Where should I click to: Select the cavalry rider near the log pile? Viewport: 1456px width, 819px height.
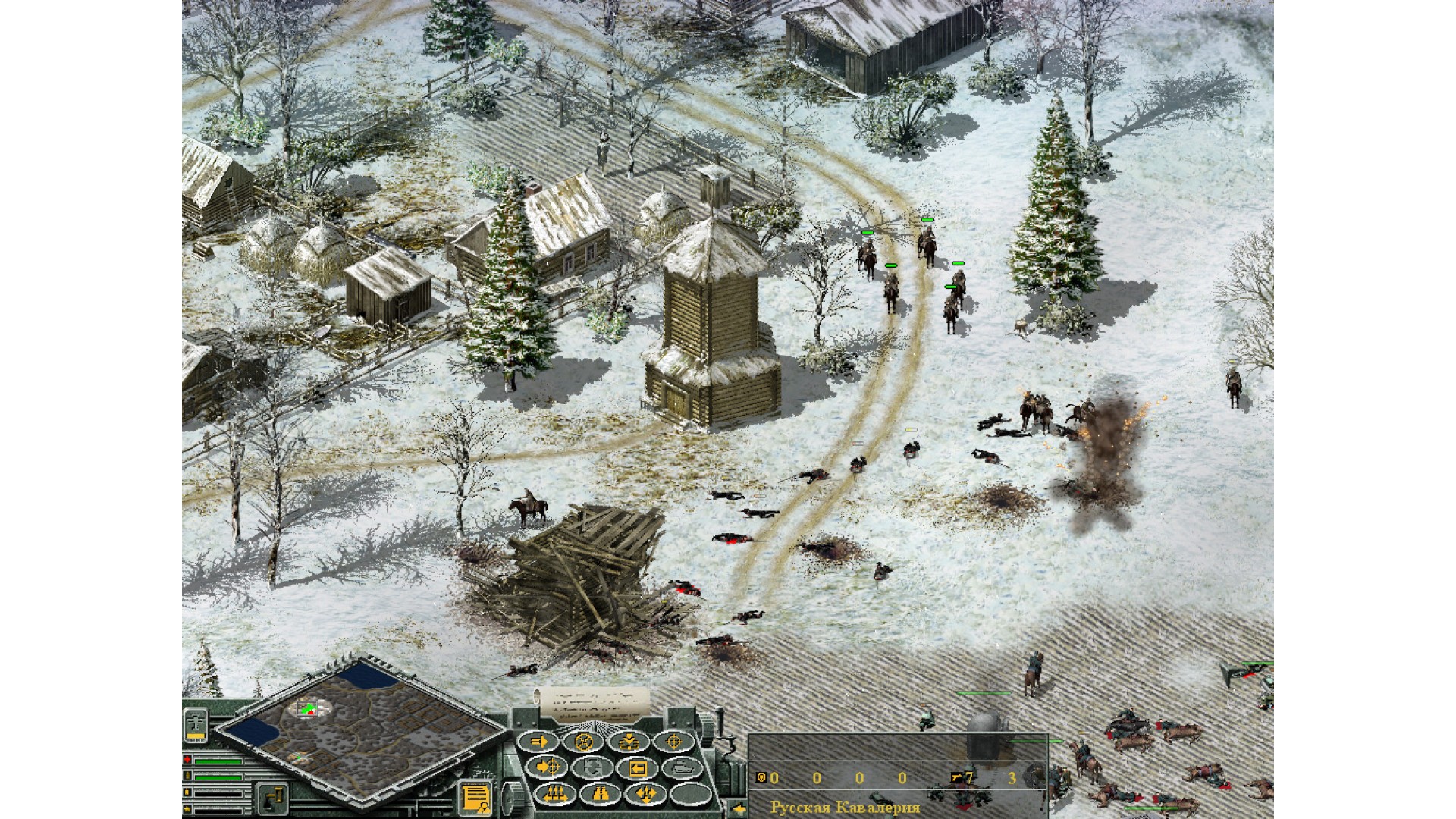click(x=530, y=507)
